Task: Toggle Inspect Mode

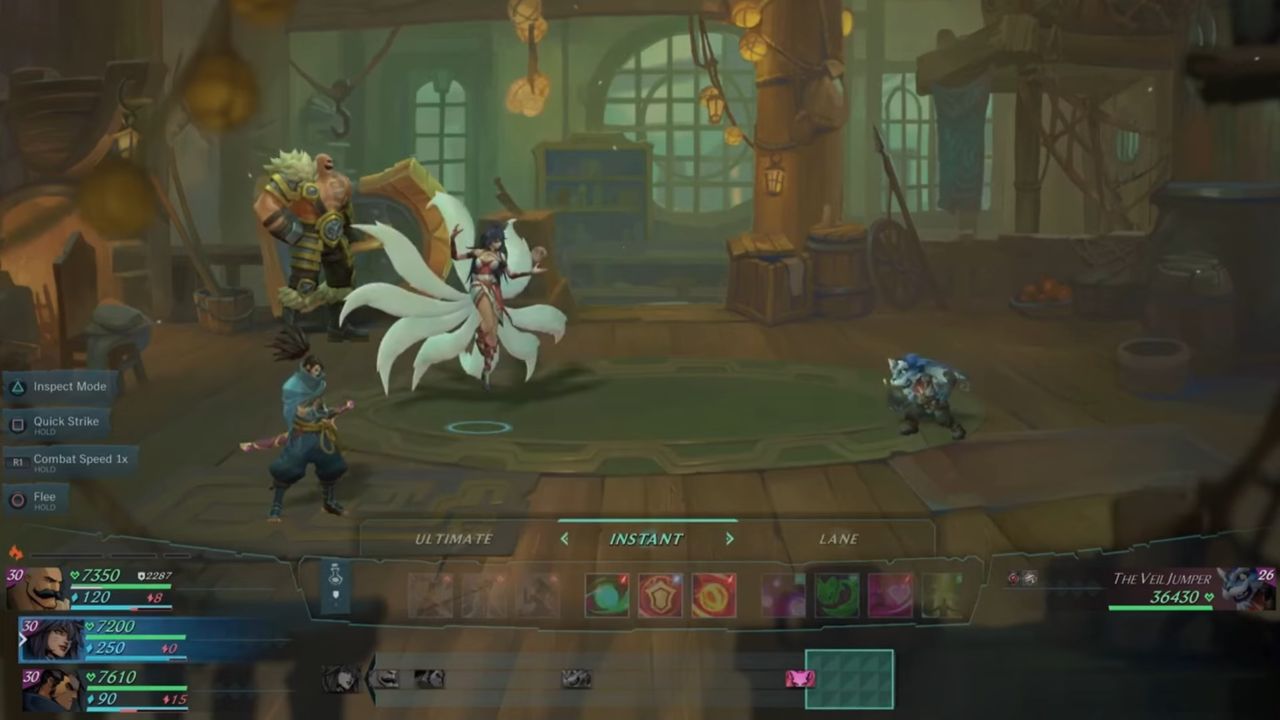Action: coord(69,387)
